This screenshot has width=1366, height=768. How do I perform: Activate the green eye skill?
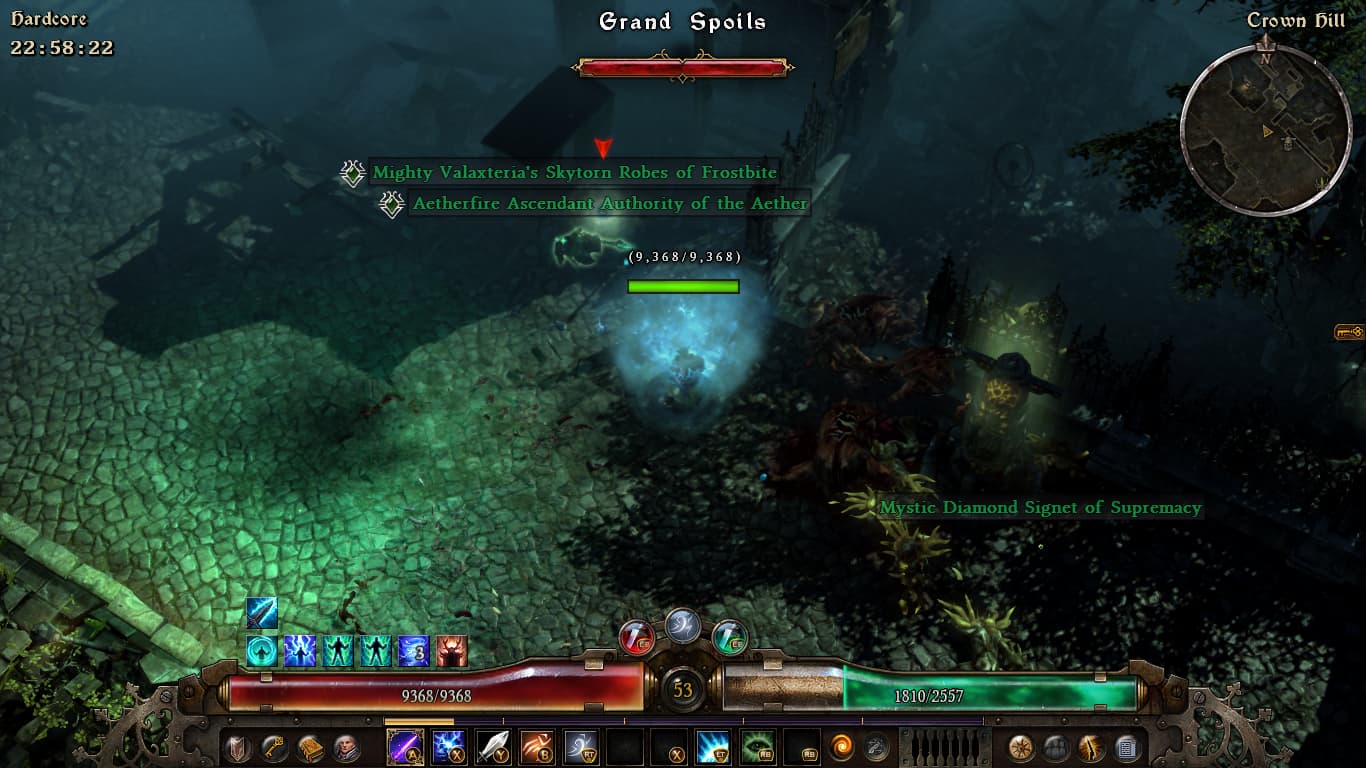(x=757, y=747)
